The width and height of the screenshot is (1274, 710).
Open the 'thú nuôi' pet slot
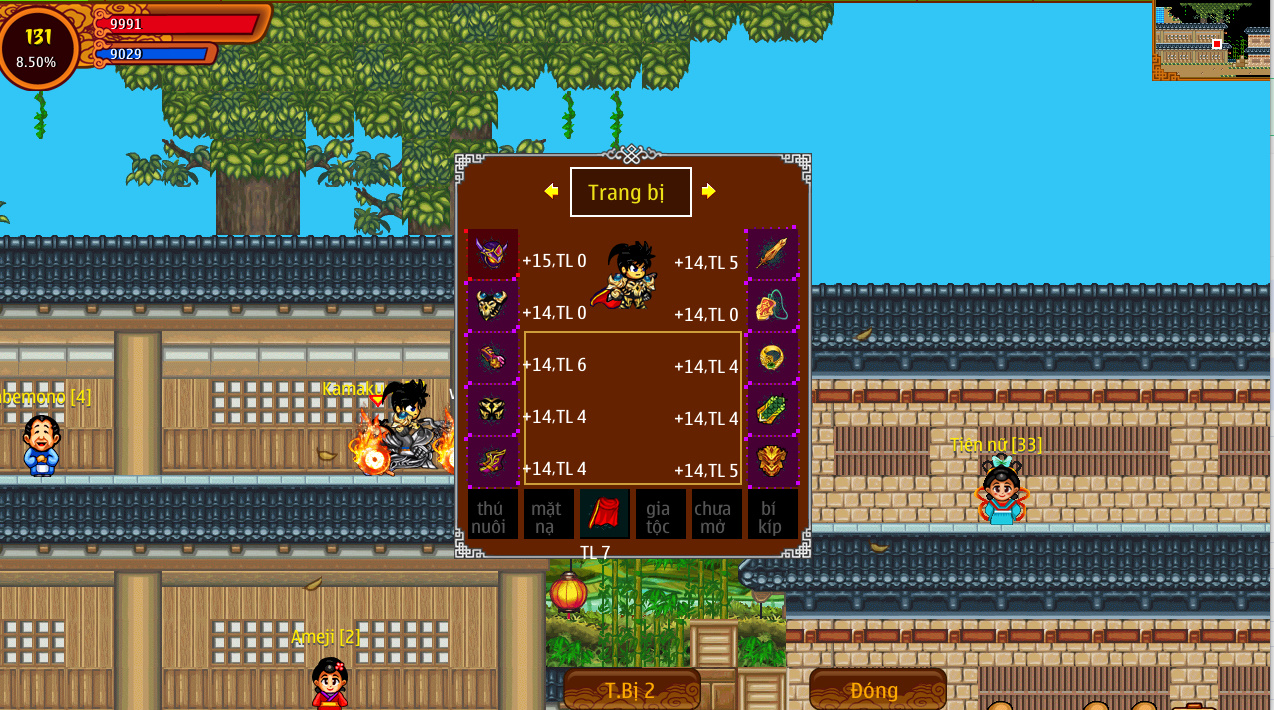point(492,514)
